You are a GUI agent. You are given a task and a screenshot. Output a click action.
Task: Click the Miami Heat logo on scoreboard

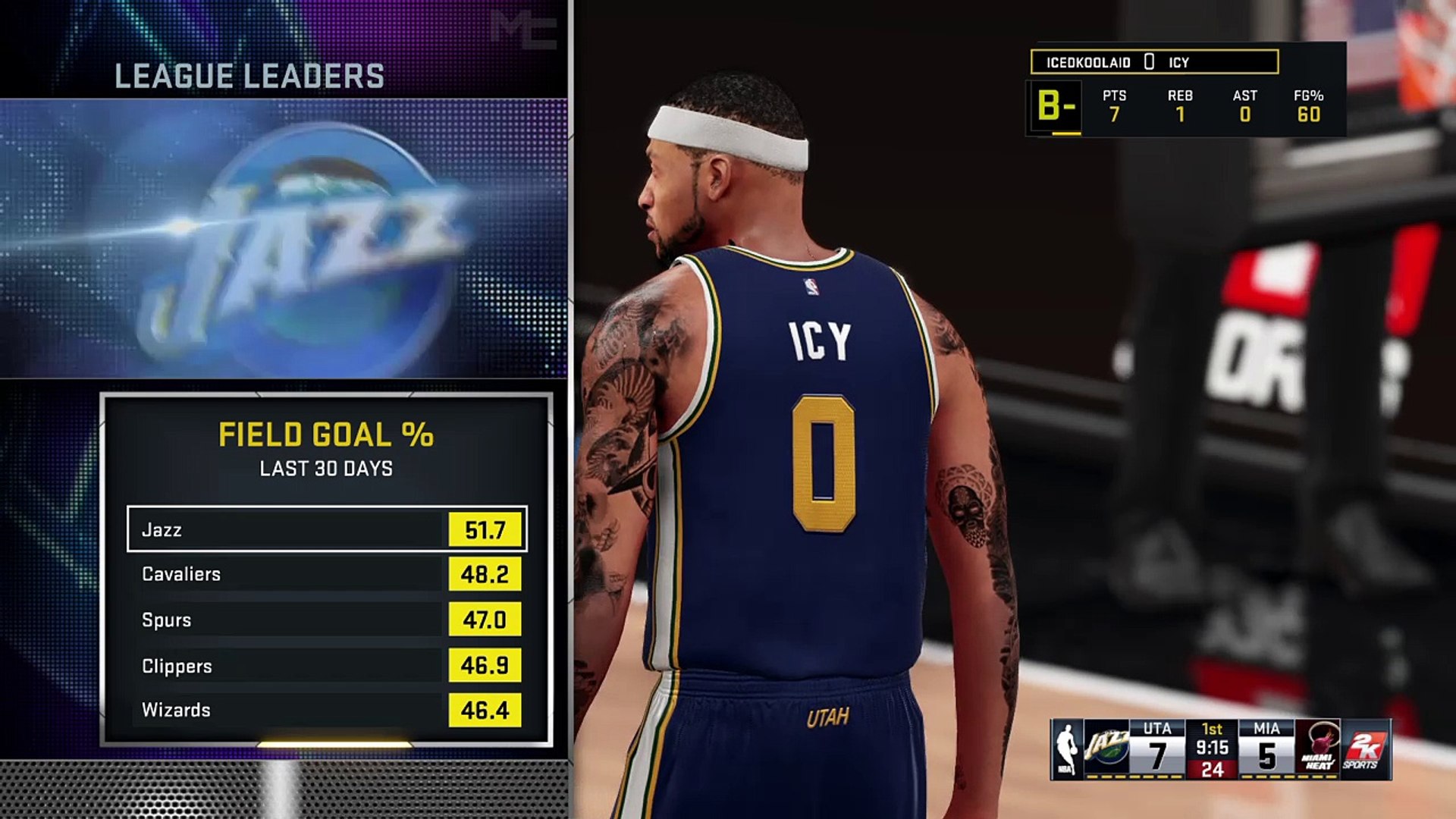click(1318, 749)
